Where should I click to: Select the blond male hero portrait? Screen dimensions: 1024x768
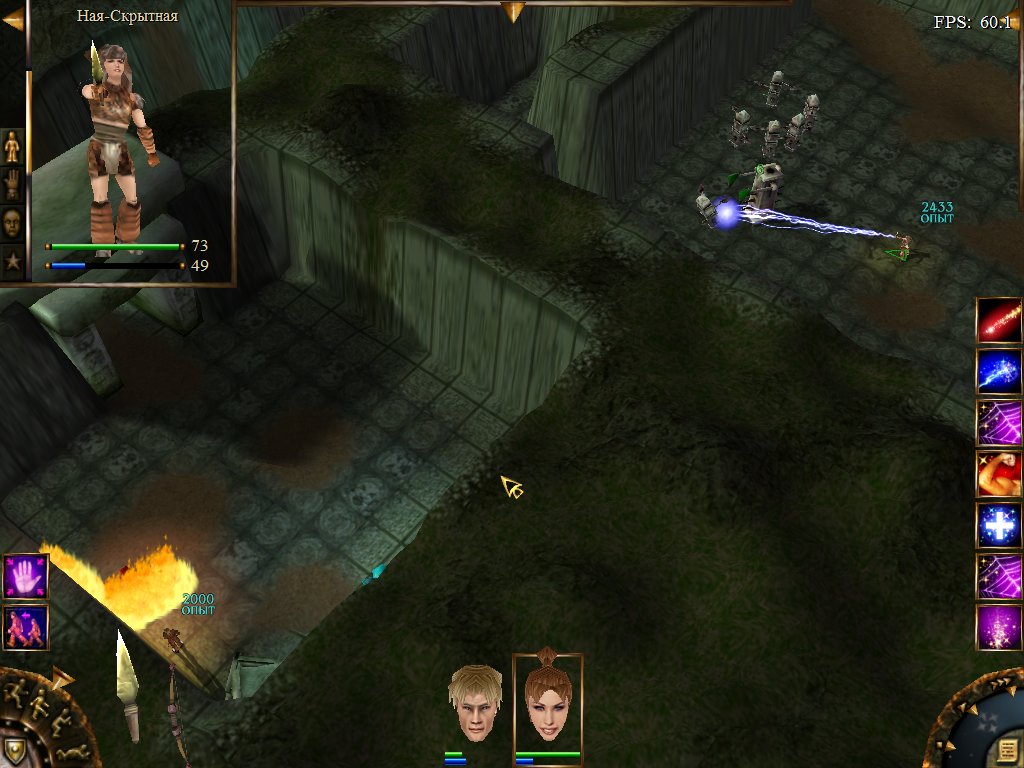tap(475, 703)
